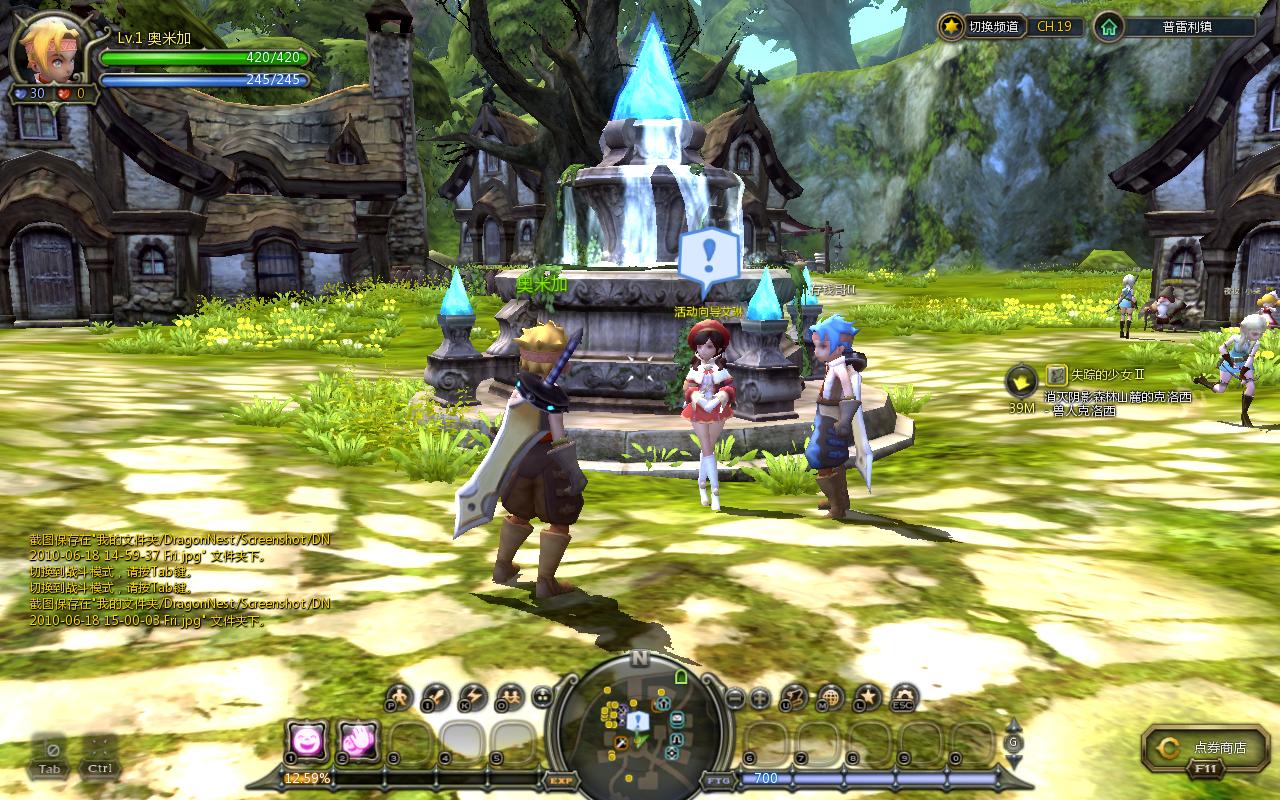1280x800 pixels.
Task: Open the inventory icon marked I
Action: [436, 697]
